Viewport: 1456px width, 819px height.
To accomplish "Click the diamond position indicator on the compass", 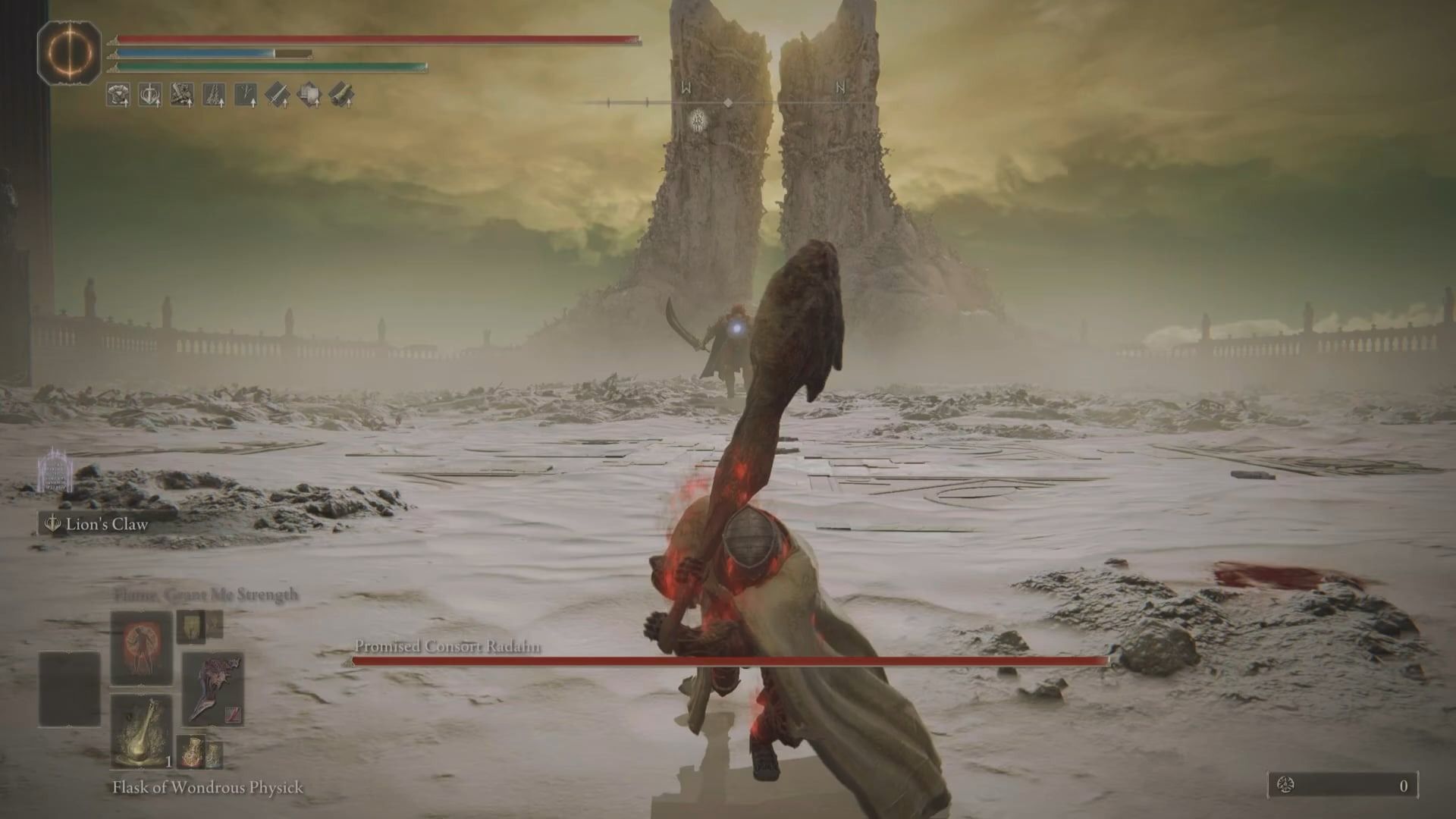I will (728, 102).
